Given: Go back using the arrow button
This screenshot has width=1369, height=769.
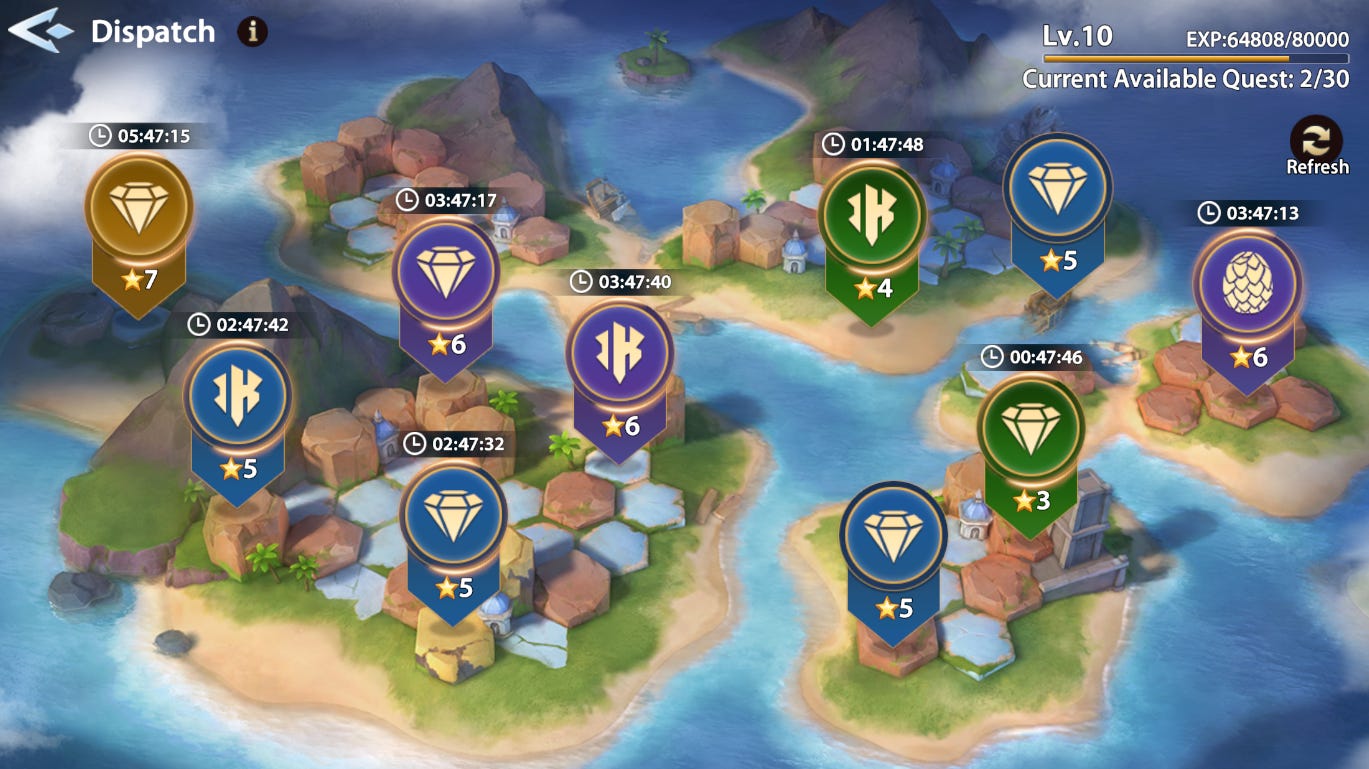Looking at the screenshot, I should tap(41, 31).
